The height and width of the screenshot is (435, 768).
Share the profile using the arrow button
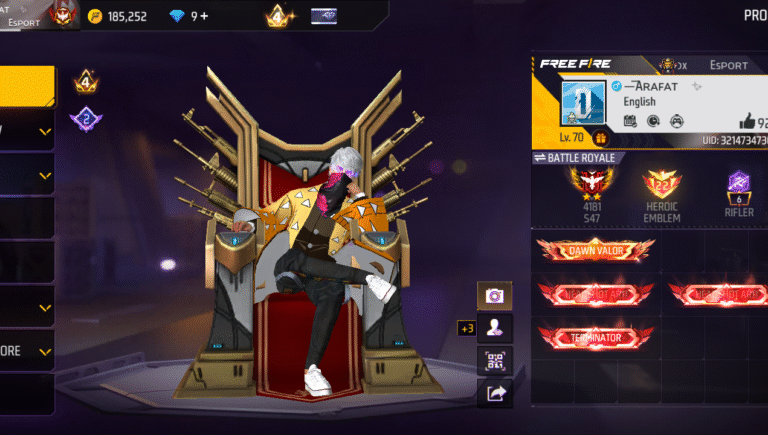click(x=494, y=394)
